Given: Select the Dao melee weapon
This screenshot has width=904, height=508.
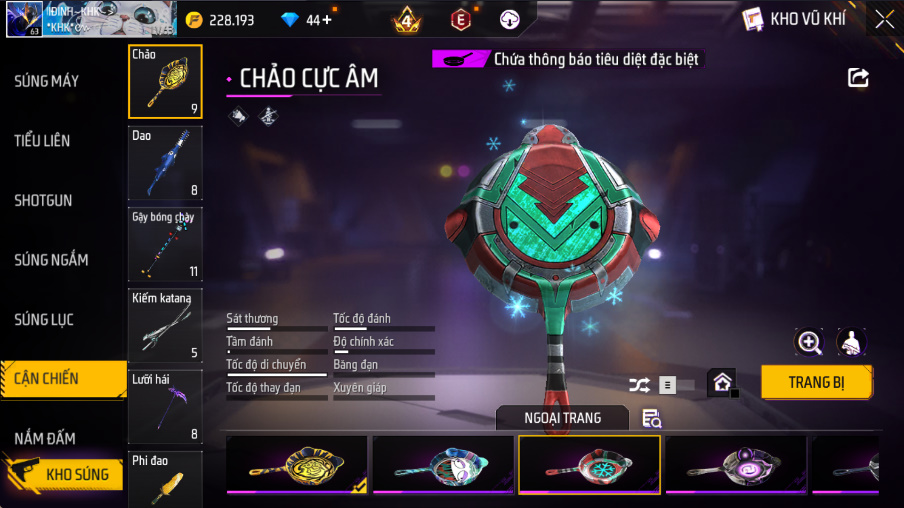Looking at the screenshot, I should tap(165, 163).
